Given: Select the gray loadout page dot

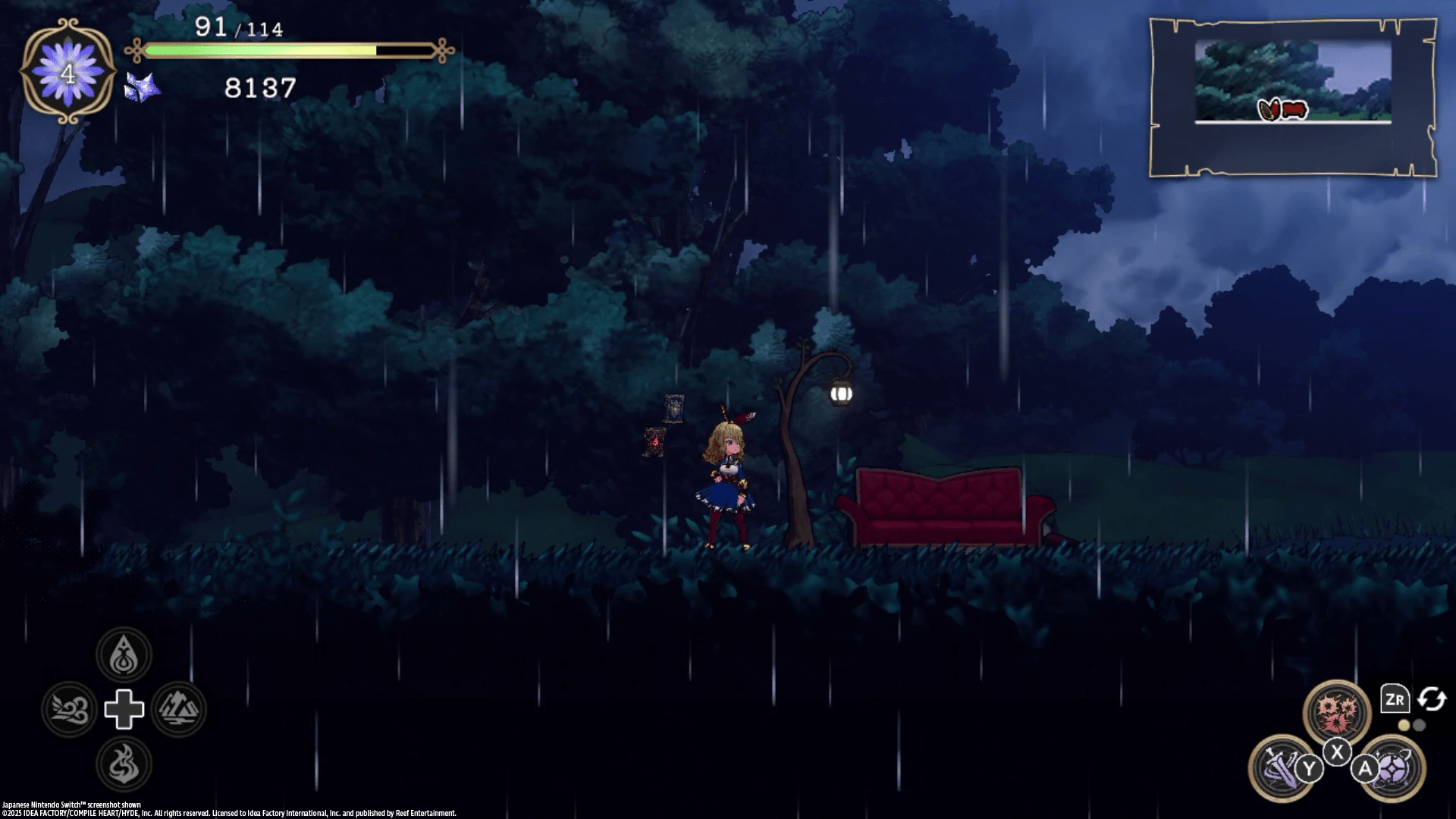Looking at the screenshot, I should (1419, 724).
